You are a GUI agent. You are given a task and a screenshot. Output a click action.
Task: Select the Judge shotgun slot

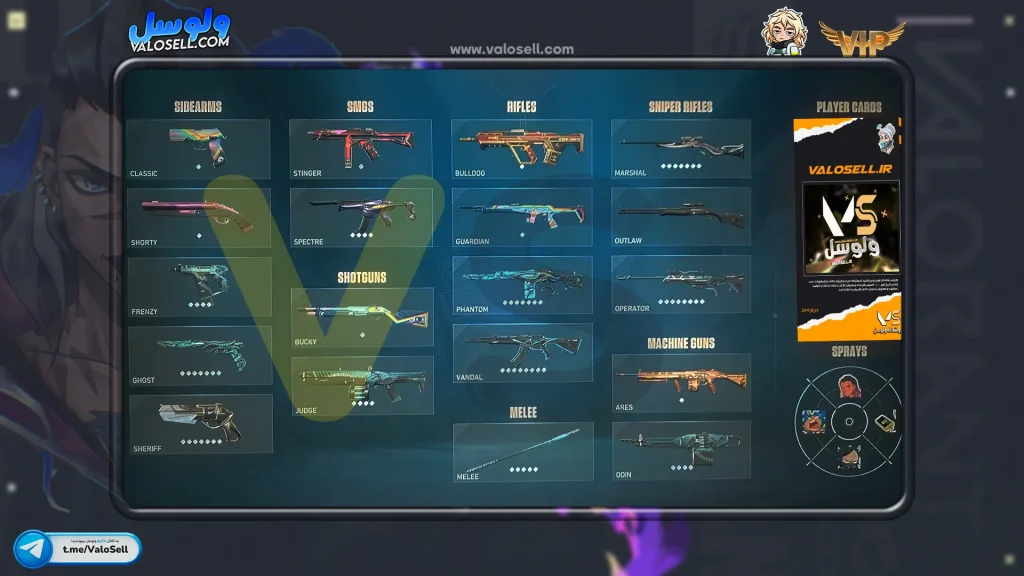361,385
